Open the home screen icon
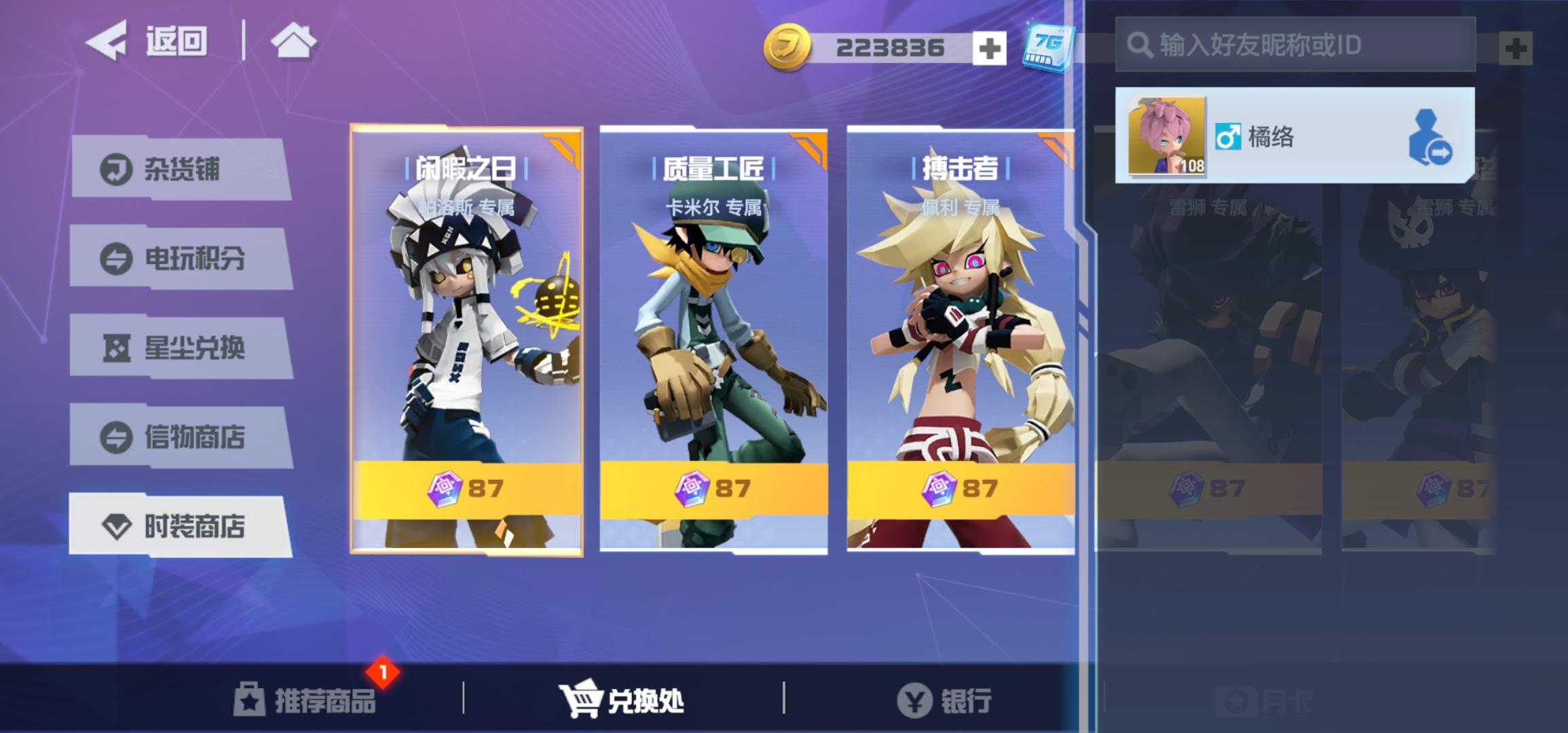 (x=293, y=41)
